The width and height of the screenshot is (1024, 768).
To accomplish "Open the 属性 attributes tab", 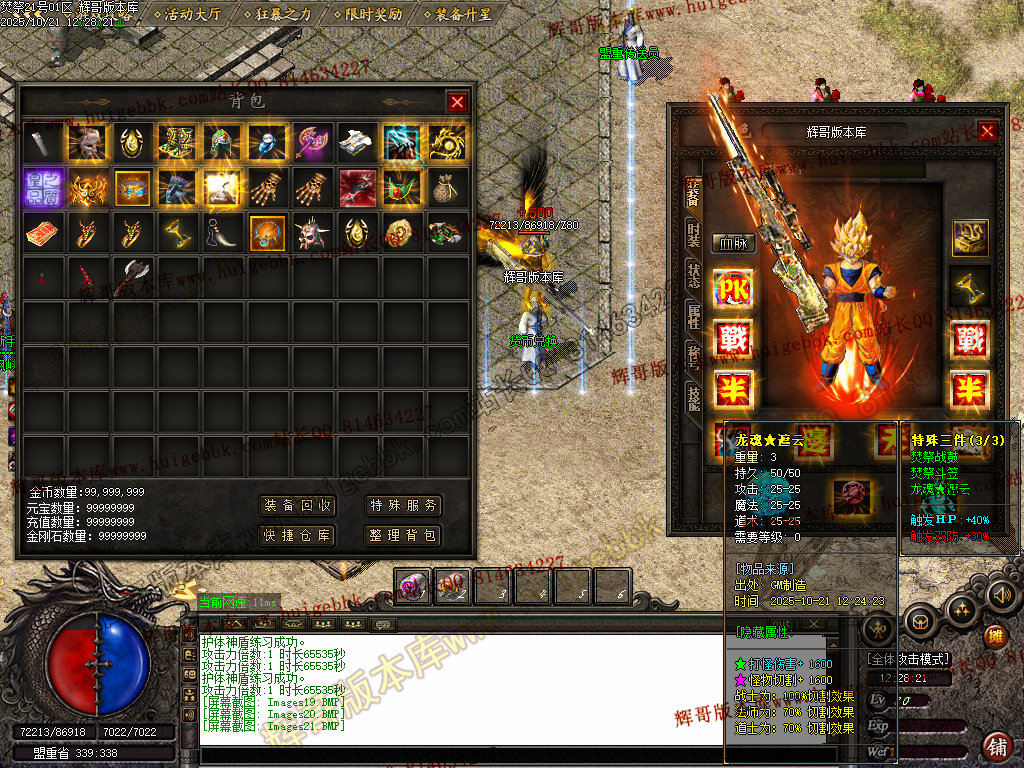I will coord(693,316).
